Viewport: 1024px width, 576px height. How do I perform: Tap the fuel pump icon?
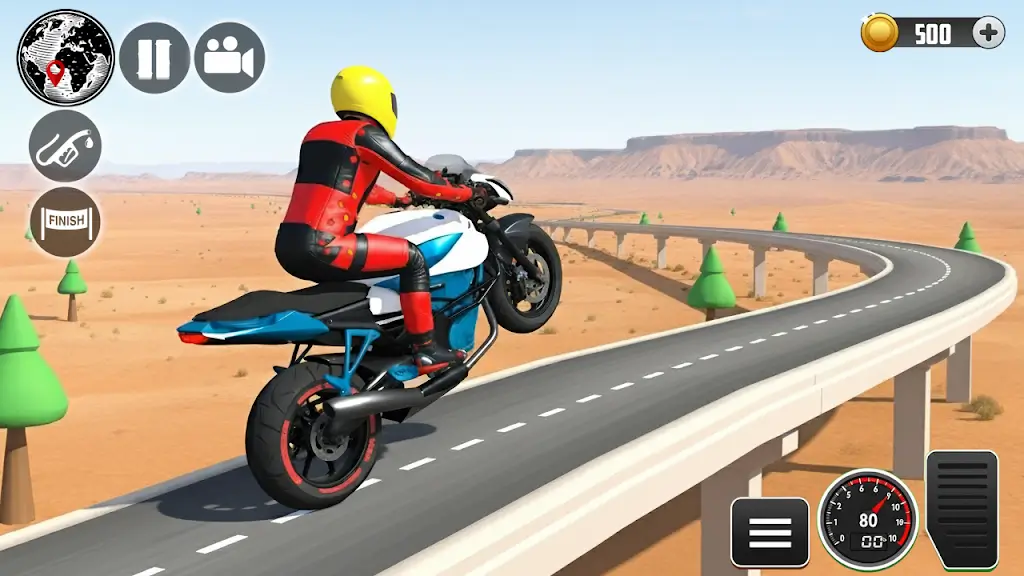pos(65,146)
